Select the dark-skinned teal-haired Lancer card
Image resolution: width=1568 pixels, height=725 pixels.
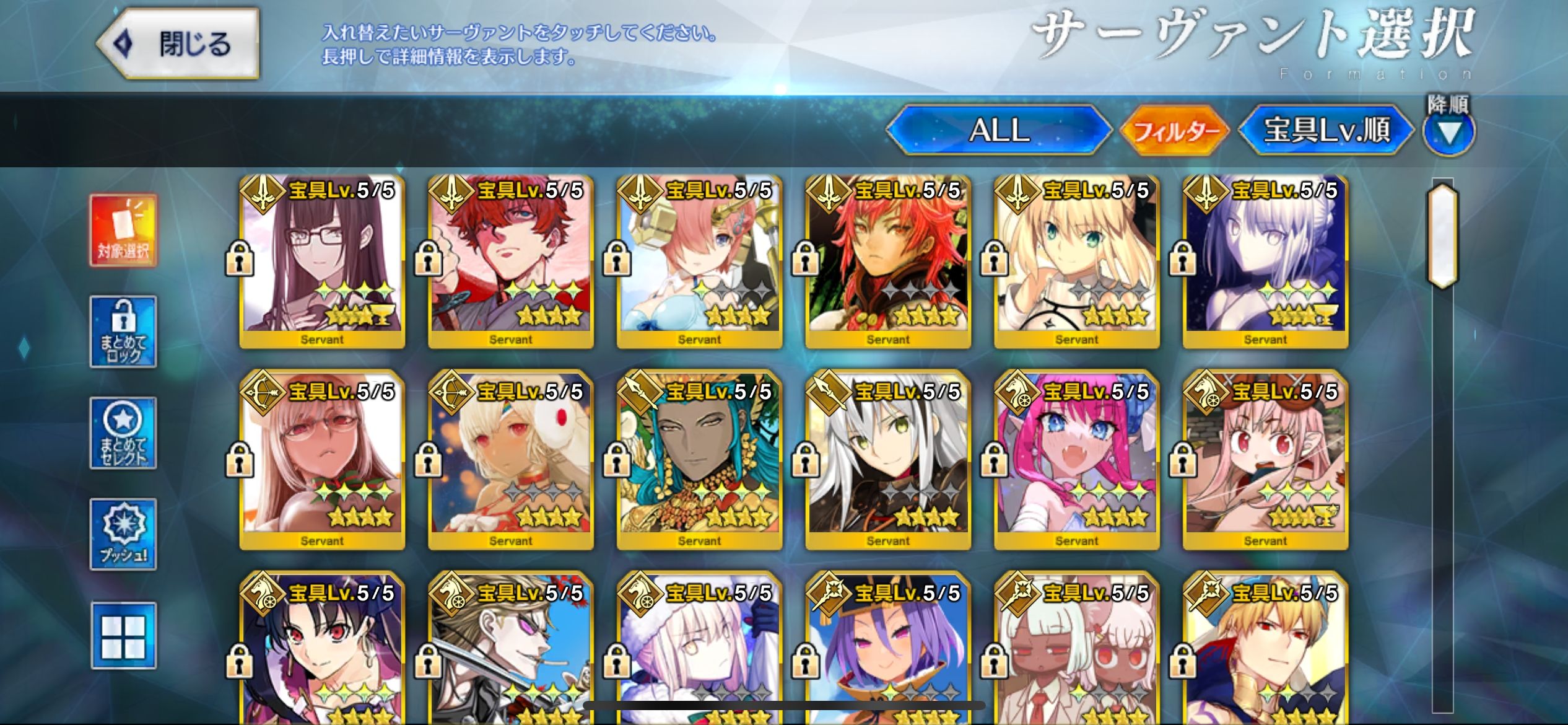(699, 462)
